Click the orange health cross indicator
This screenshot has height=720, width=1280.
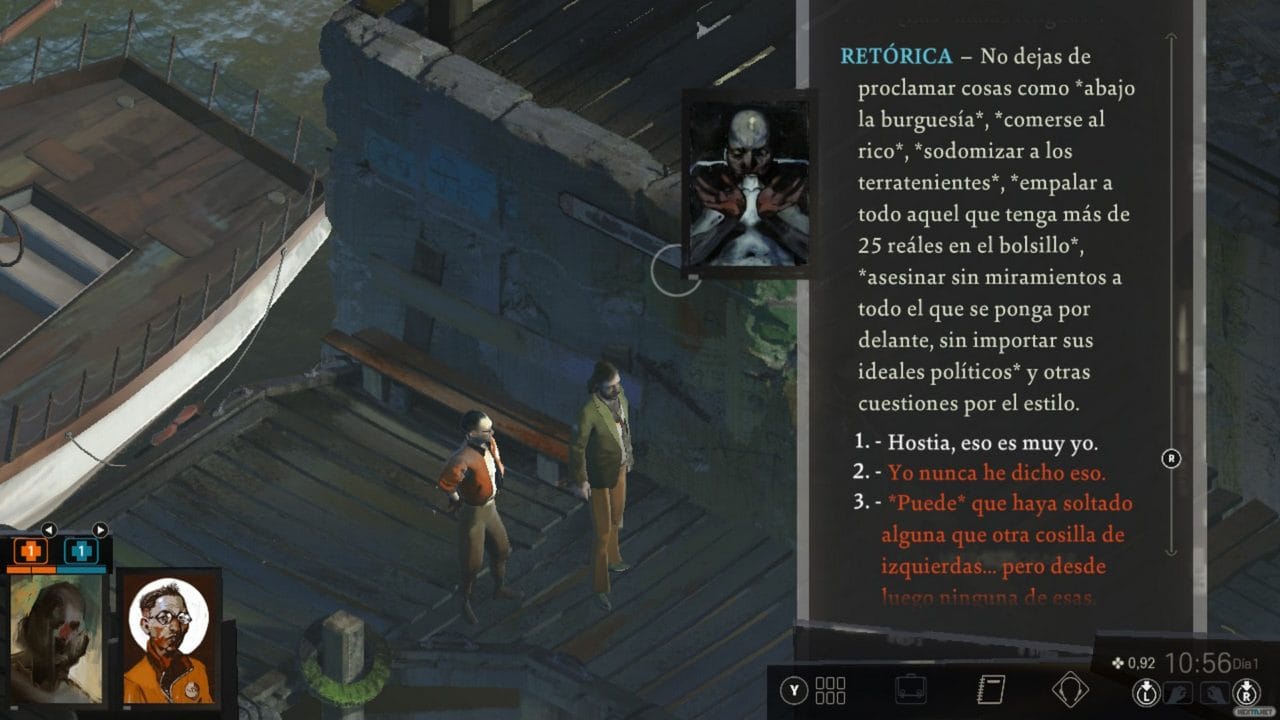click(x=30, y=550)
